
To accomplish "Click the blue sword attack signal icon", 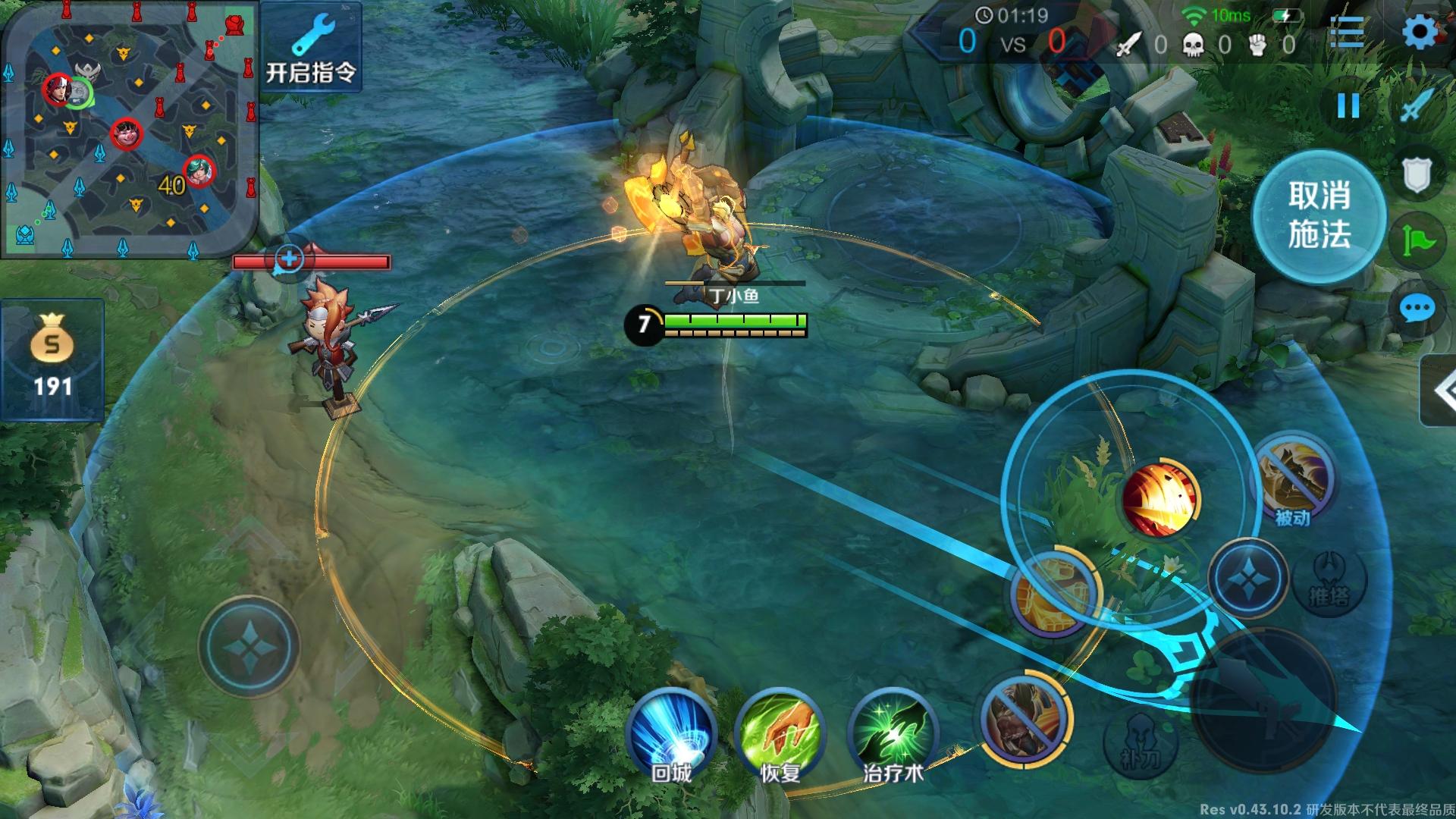I will pyautogui.click(x=1416, y=105).
